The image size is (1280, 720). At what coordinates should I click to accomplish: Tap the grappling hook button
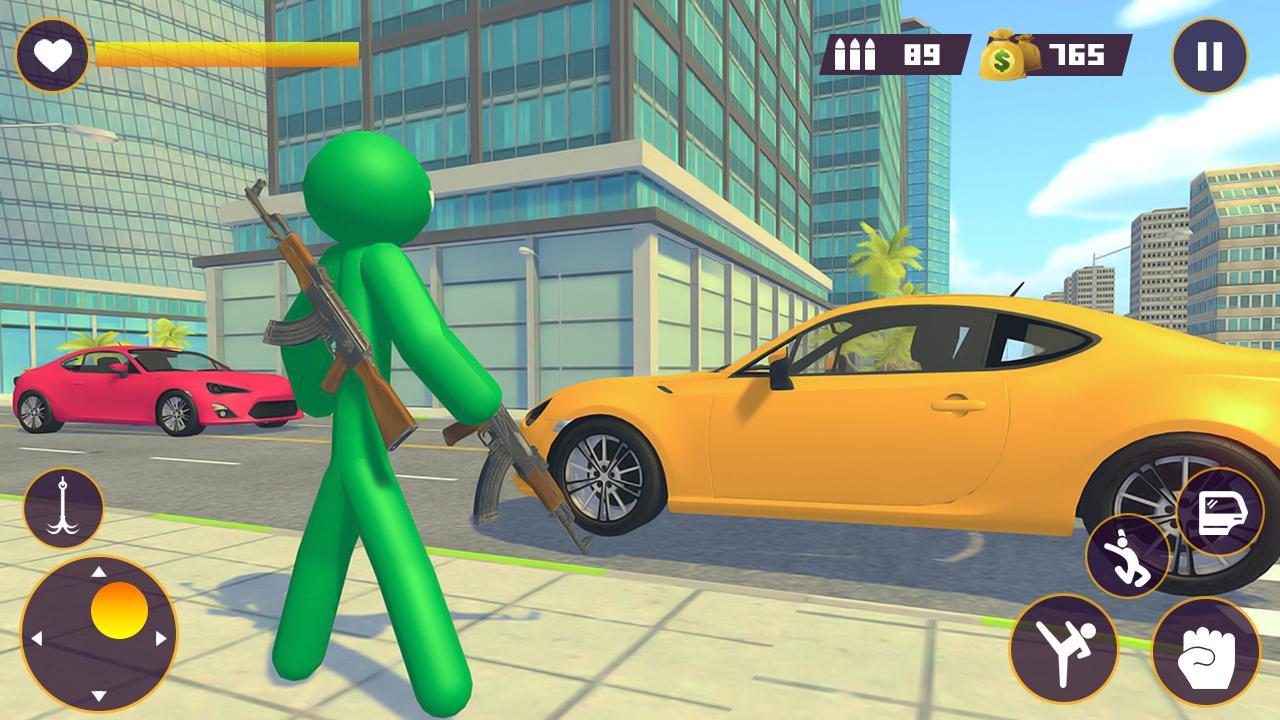click(x=63, y=508)
